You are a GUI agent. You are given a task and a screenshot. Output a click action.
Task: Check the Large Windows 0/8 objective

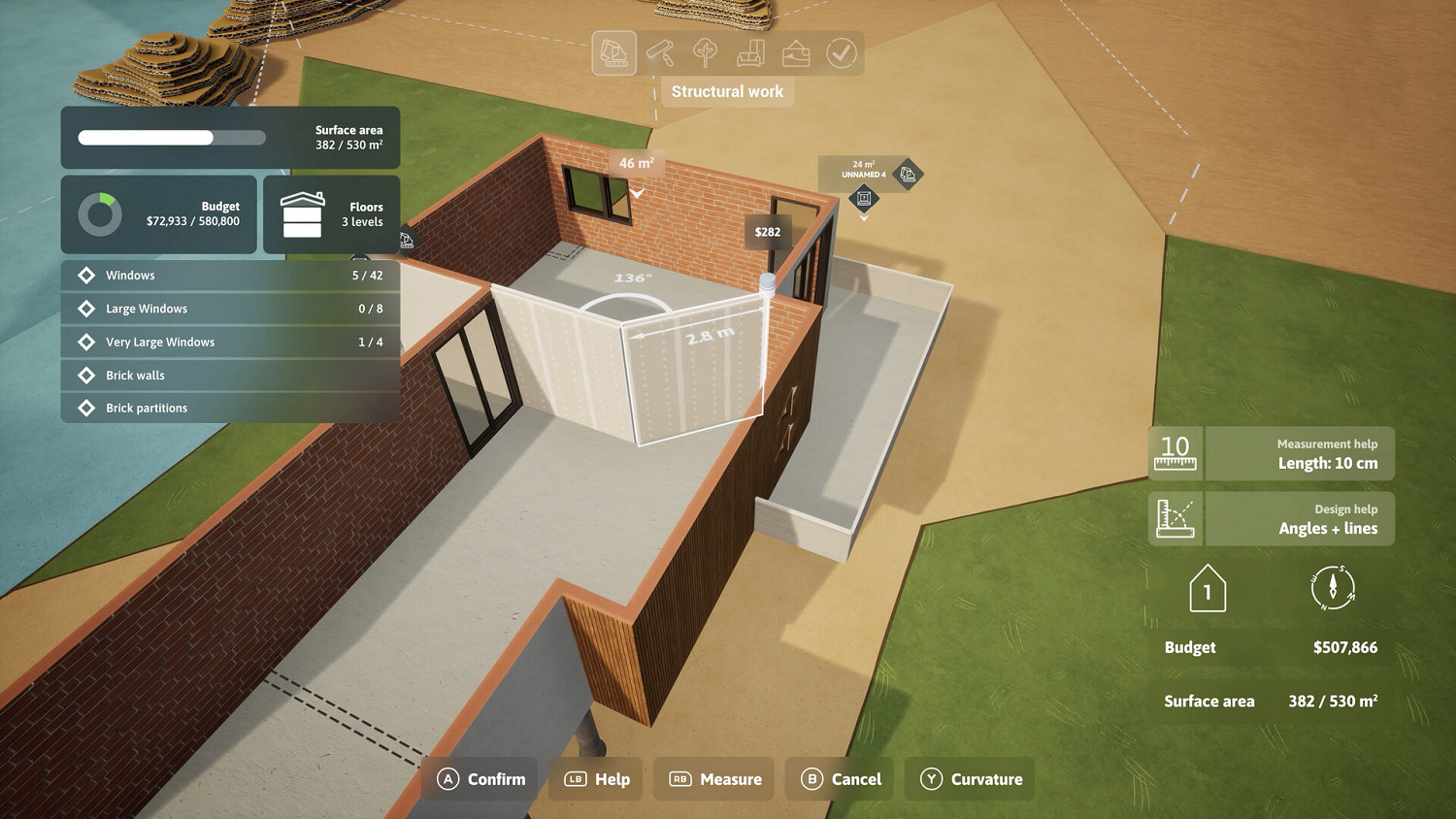click(x=85, y=309)
